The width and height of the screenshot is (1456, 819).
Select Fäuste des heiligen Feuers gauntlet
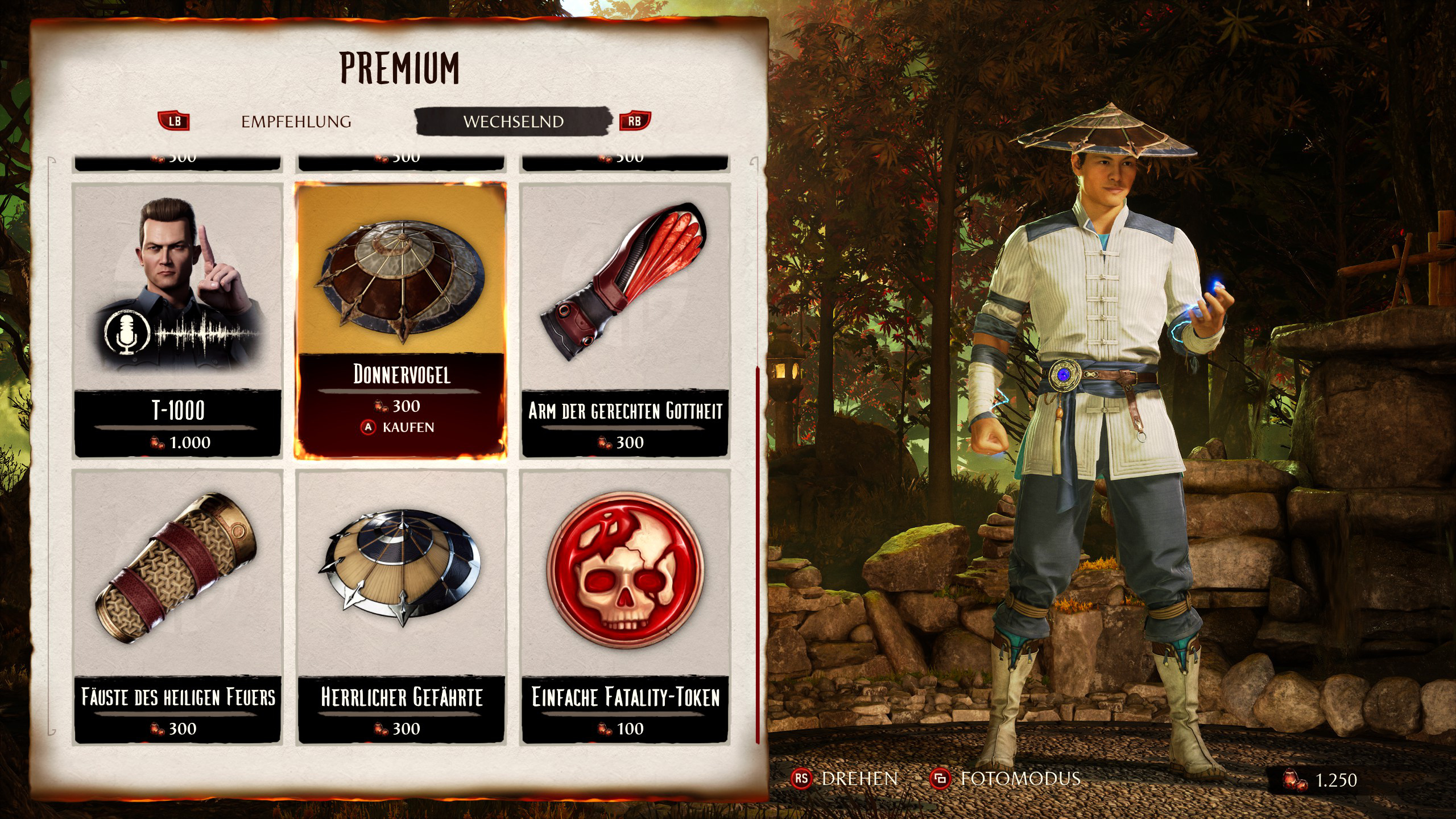pyautogui.click(x=178, y=606)
